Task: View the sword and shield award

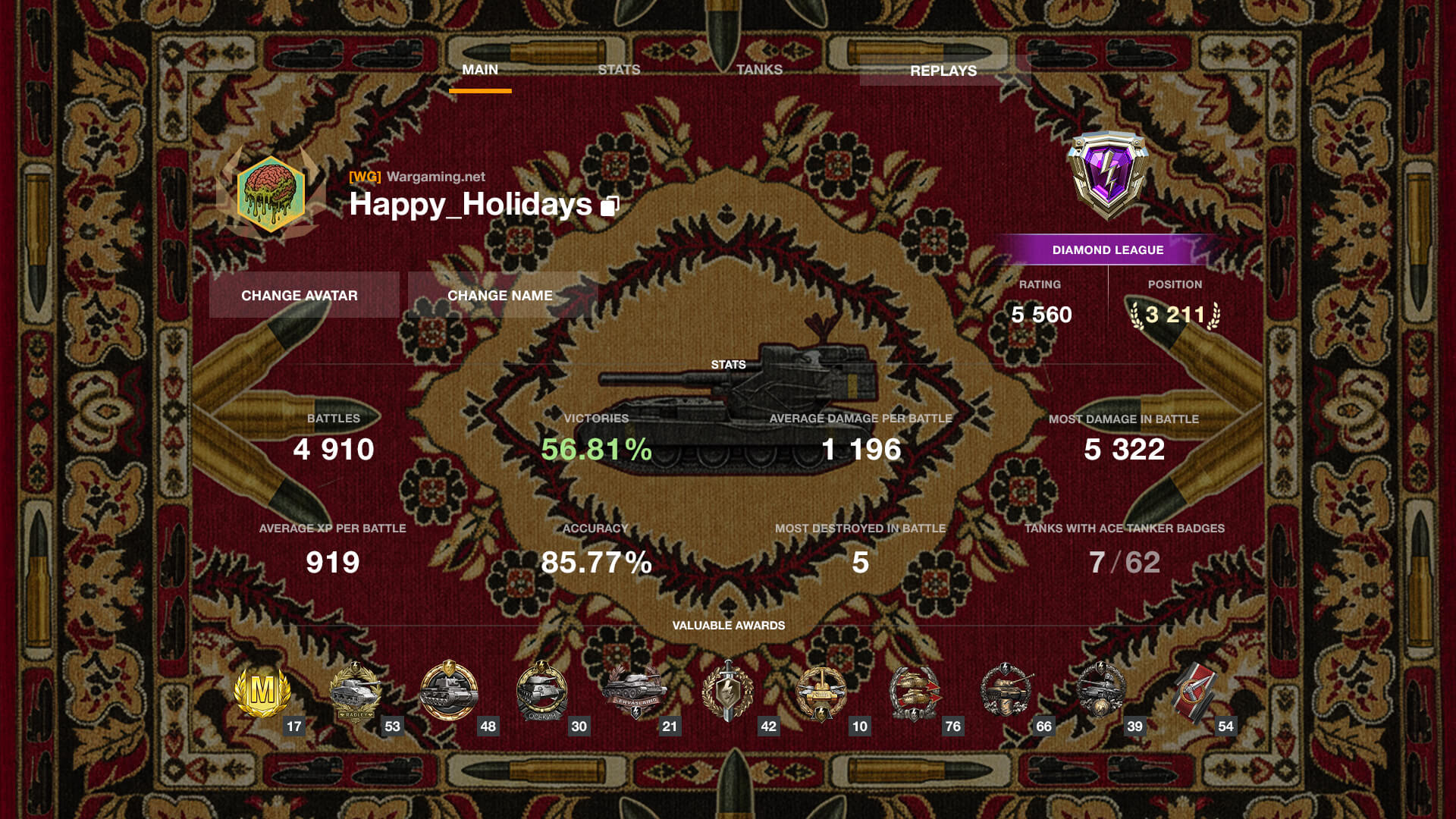Action: click(727, 692)
